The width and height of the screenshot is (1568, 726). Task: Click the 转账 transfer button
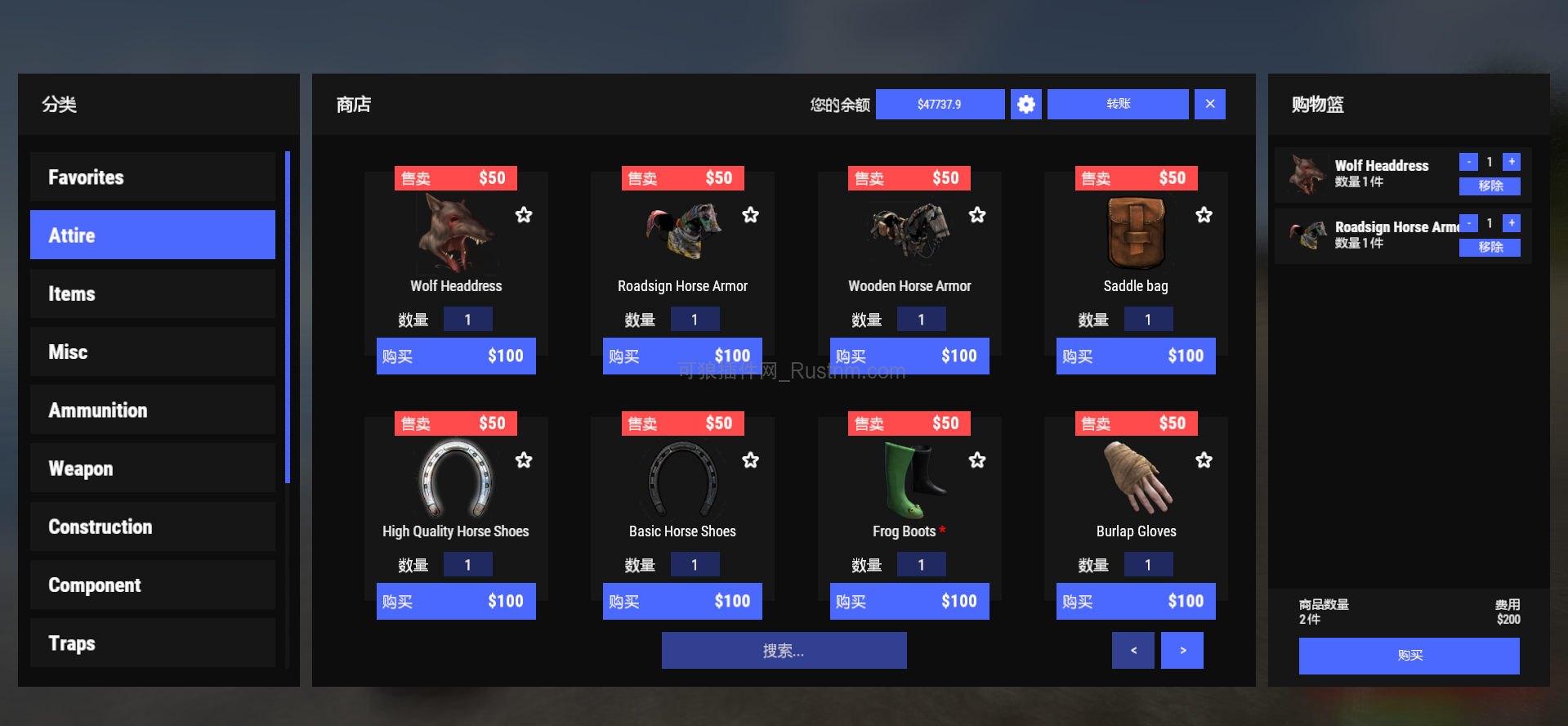[x=1117, y=104]
